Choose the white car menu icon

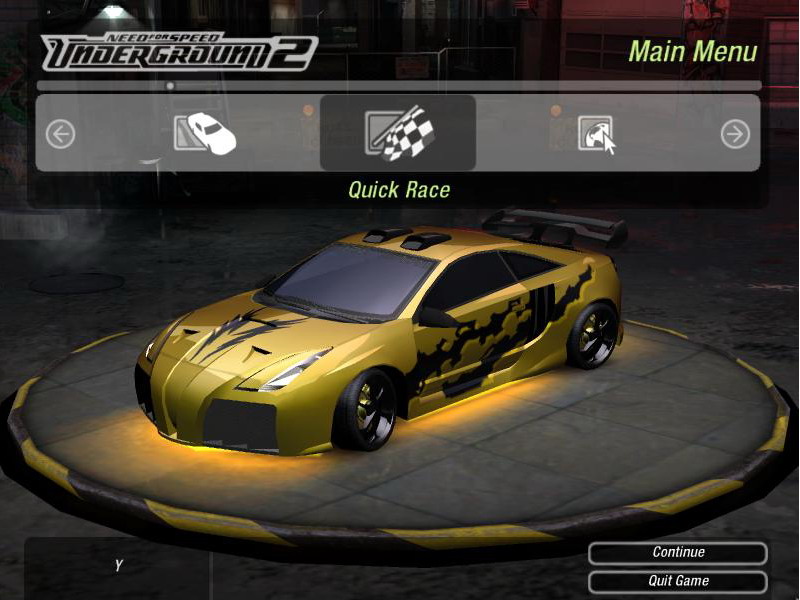tap(205, 133)
